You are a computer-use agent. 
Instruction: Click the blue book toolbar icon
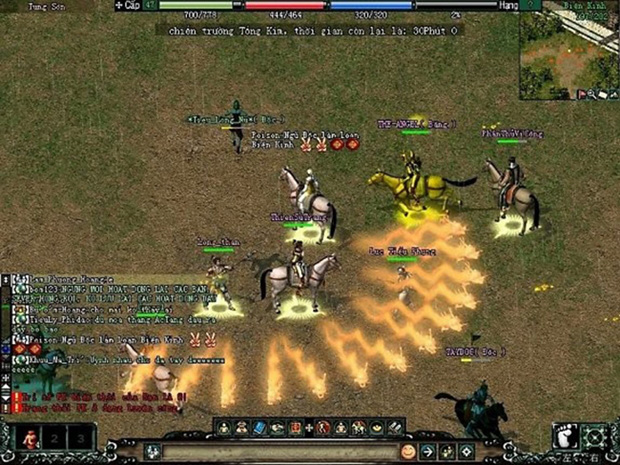pos(258,428)
